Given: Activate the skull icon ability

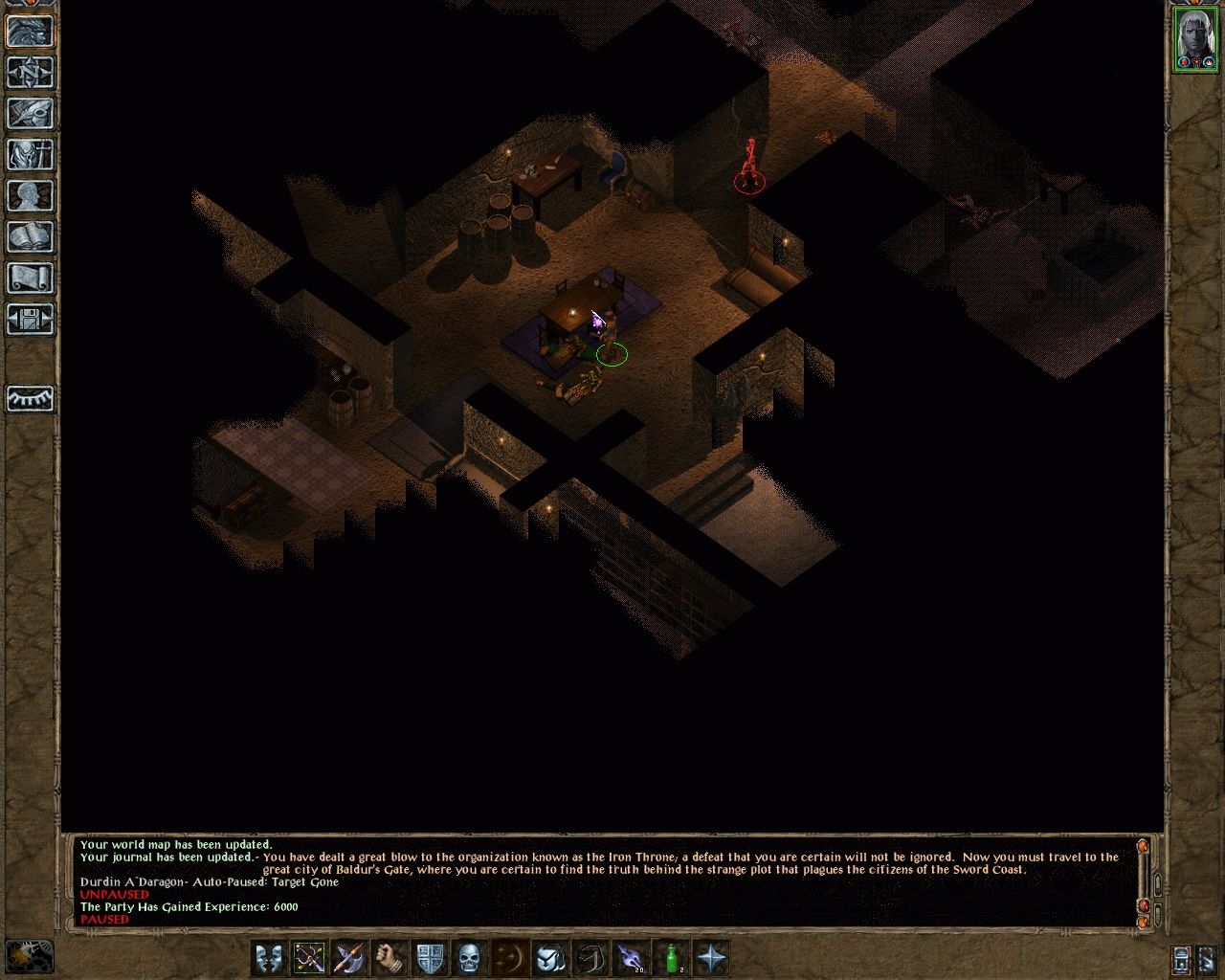Looking at the screenshot, I should pos(469,957).
